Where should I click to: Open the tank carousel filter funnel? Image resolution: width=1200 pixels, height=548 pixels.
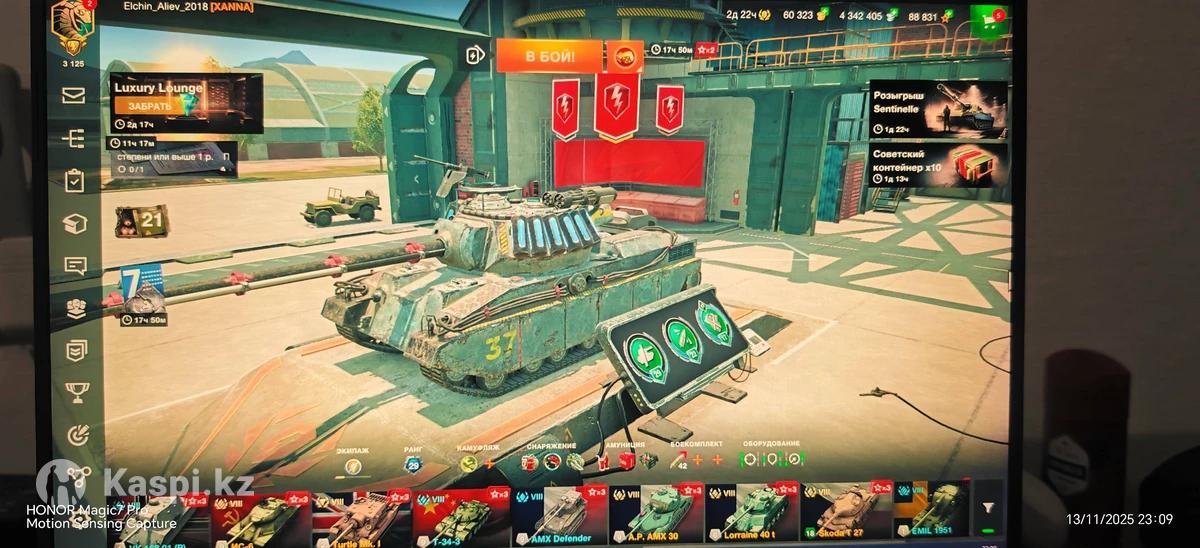pos(989,511)
